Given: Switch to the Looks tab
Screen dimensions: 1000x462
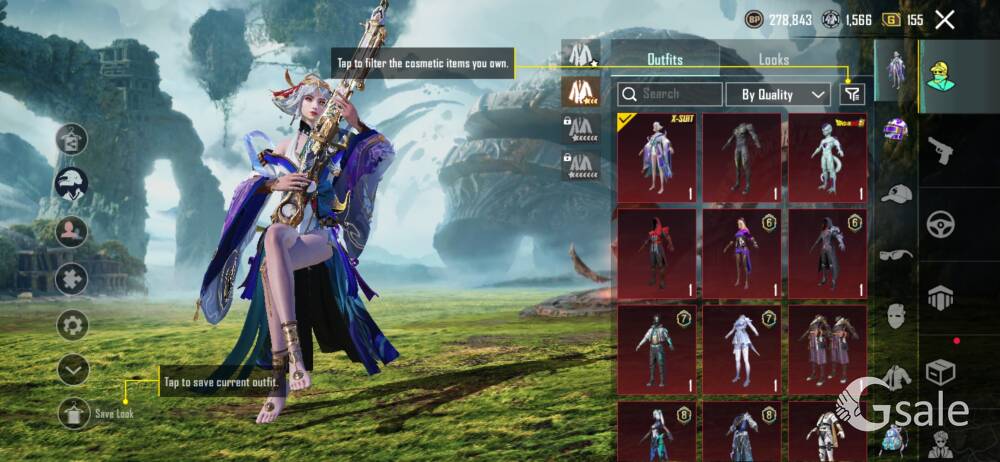Looking at the screenshot, I should coord(773,59).
